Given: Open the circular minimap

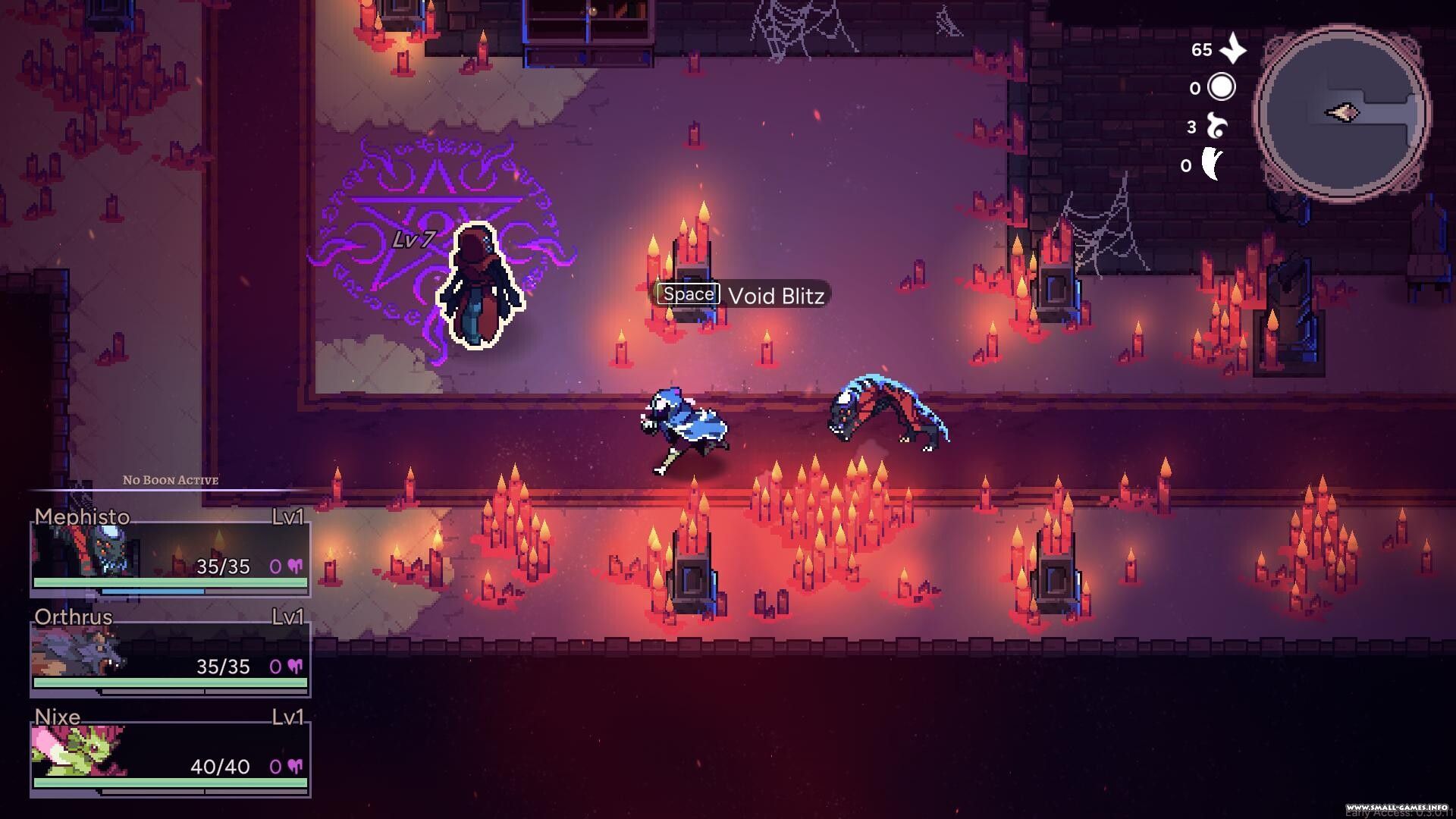Looking at the screenshot, I should click(x=1341, y=114).
